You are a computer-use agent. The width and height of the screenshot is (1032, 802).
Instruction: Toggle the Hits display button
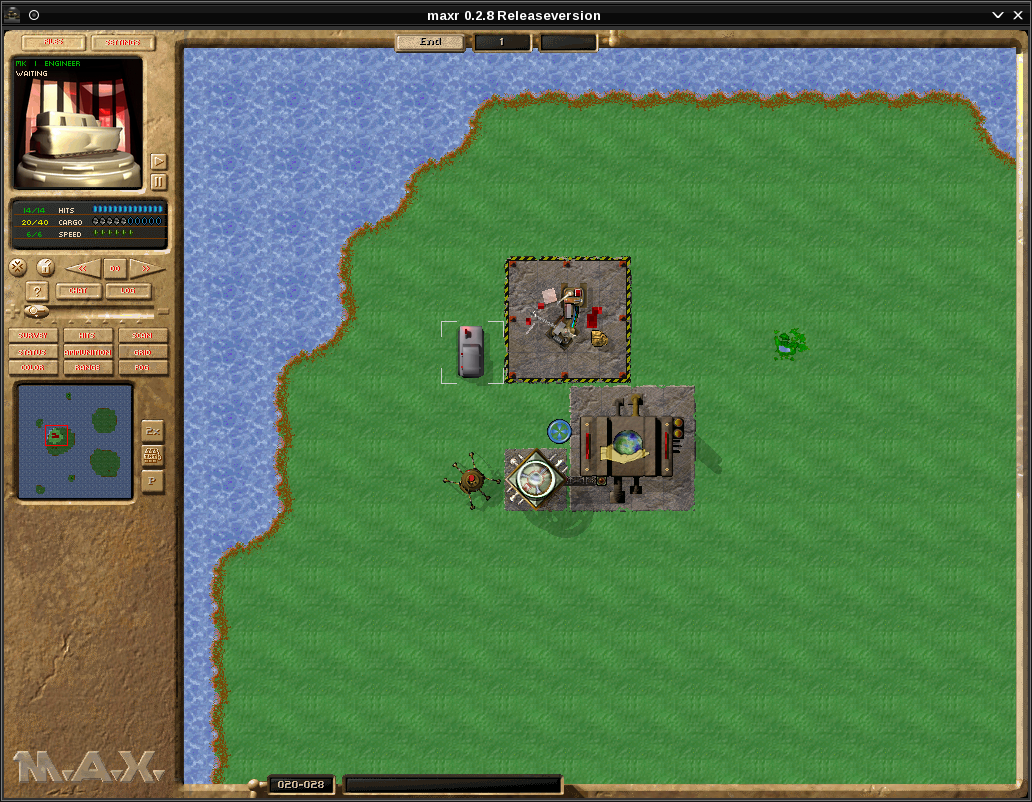(x=88, y=336)
